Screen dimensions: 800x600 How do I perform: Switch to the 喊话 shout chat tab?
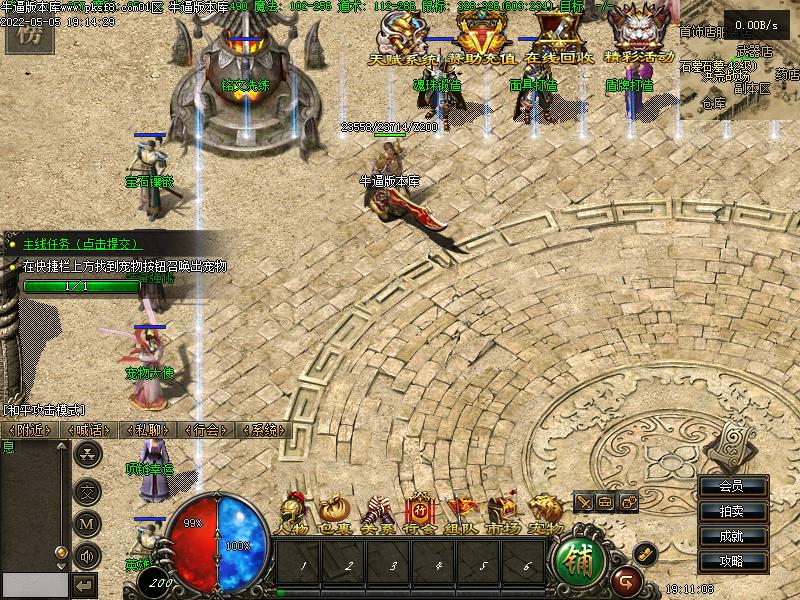point(88,430)
